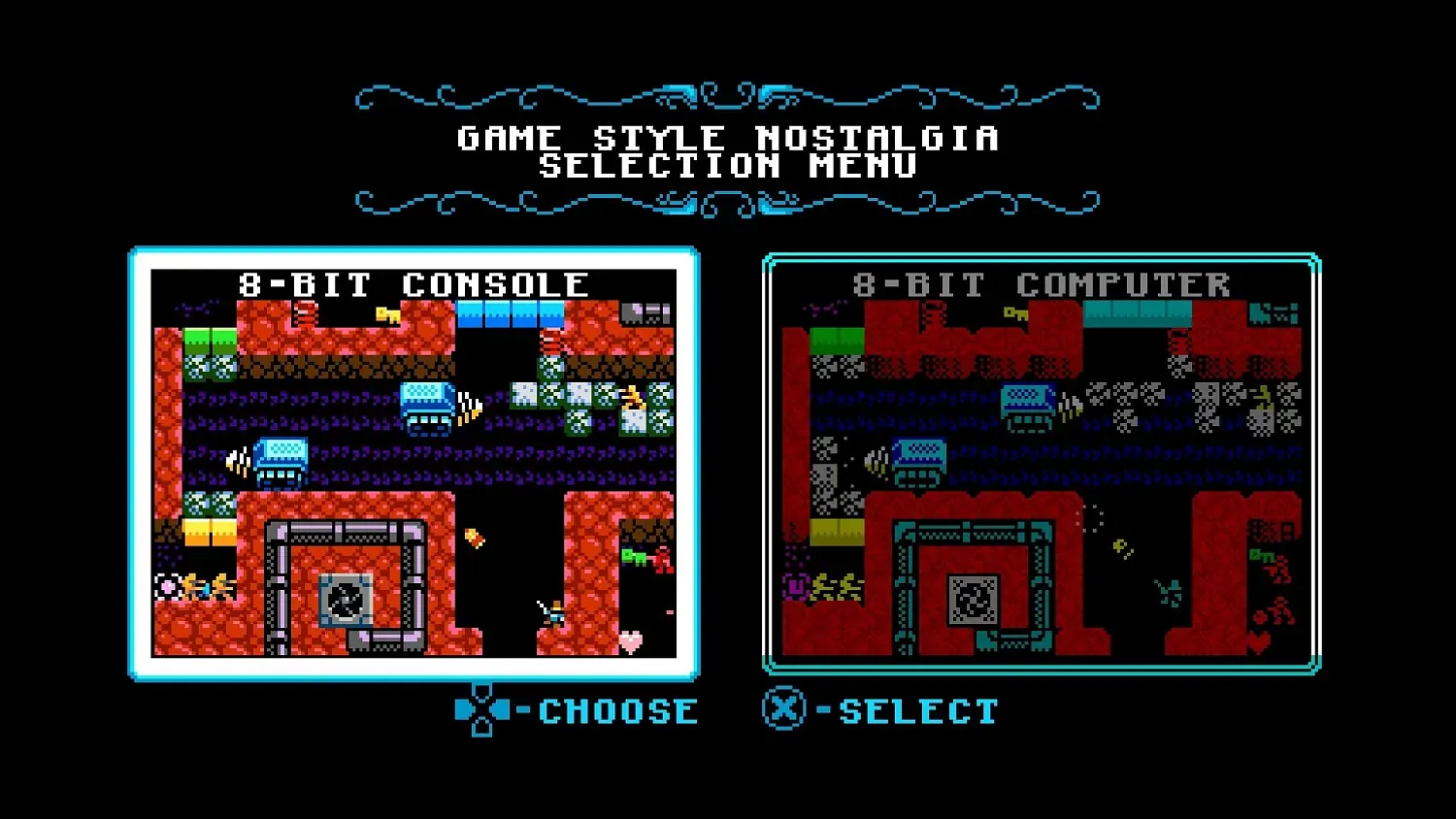1456x819 pixels.
Task: Click the spinning fan in the console preview
Action: coord(345,598)
